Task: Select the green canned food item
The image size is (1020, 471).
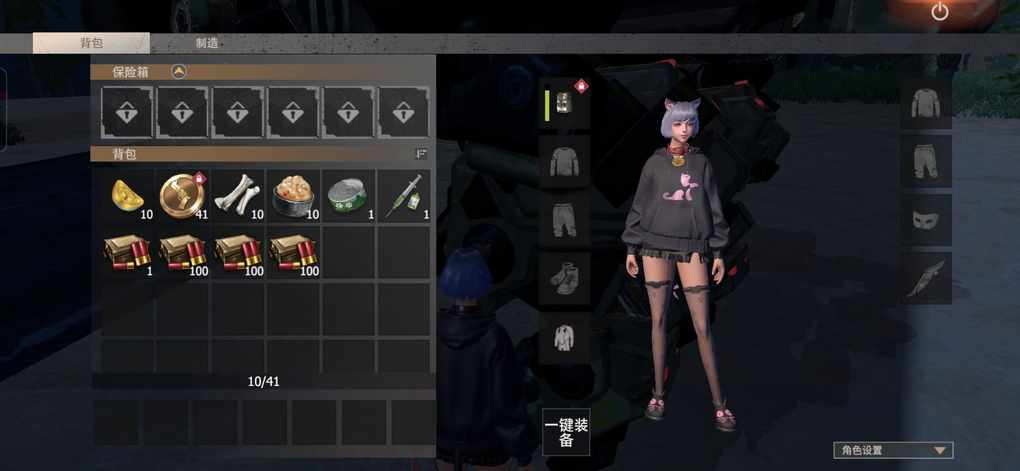Action: pos(347,195)
